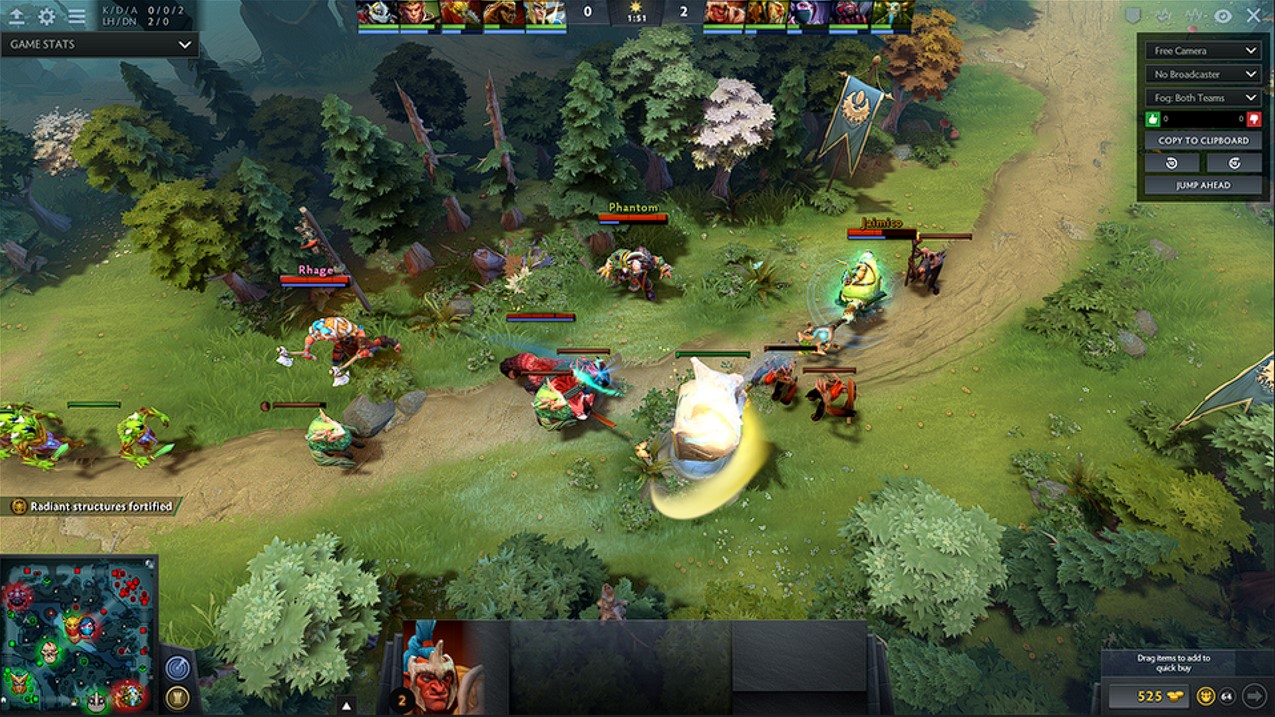Viewport: 1275px width, 717px height.
Task: Open the No Broadcaster dropdown
Action: point(1203,74)
